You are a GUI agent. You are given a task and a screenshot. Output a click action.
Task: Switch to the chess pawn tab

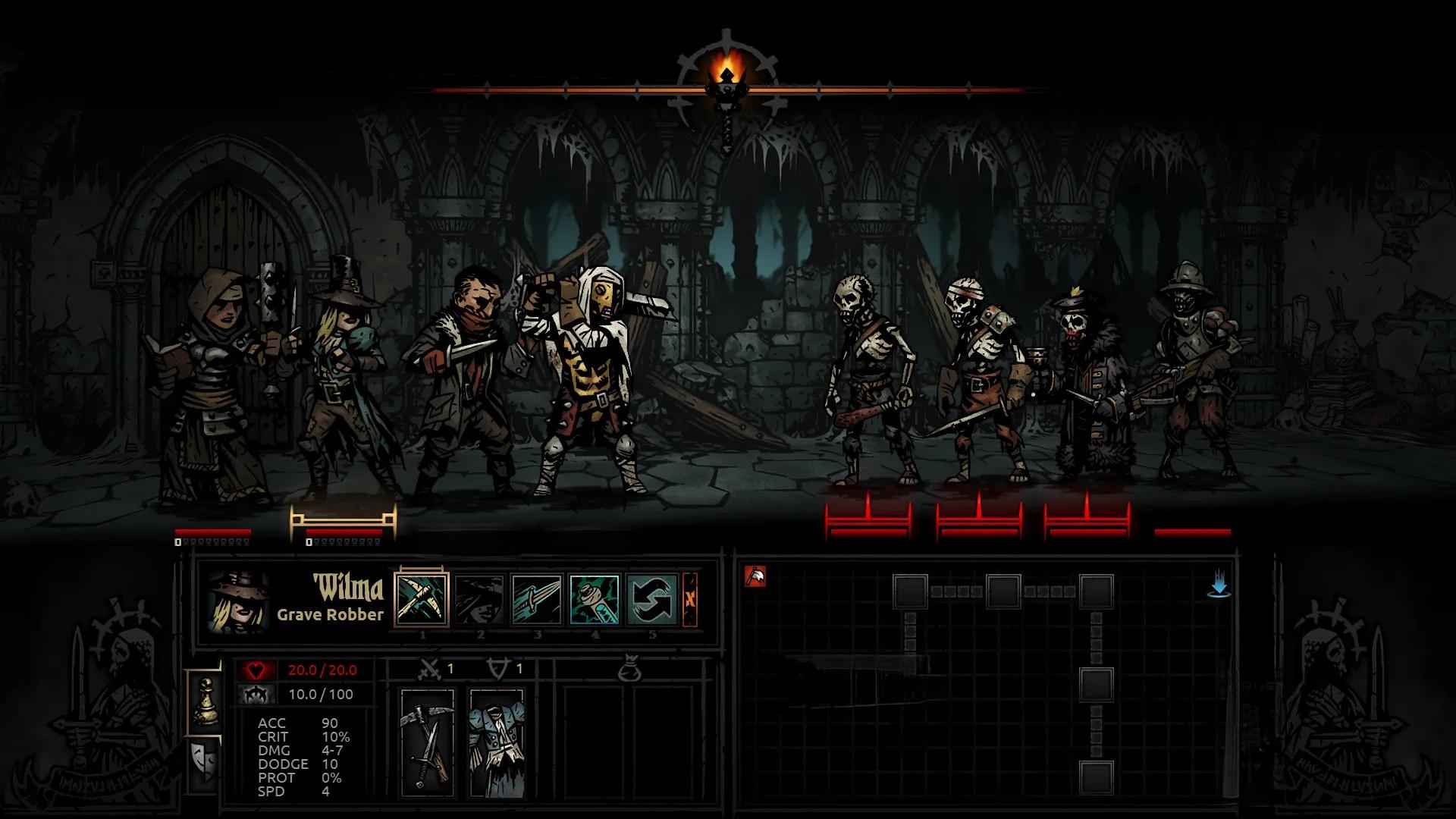click(x=206, y=701)
